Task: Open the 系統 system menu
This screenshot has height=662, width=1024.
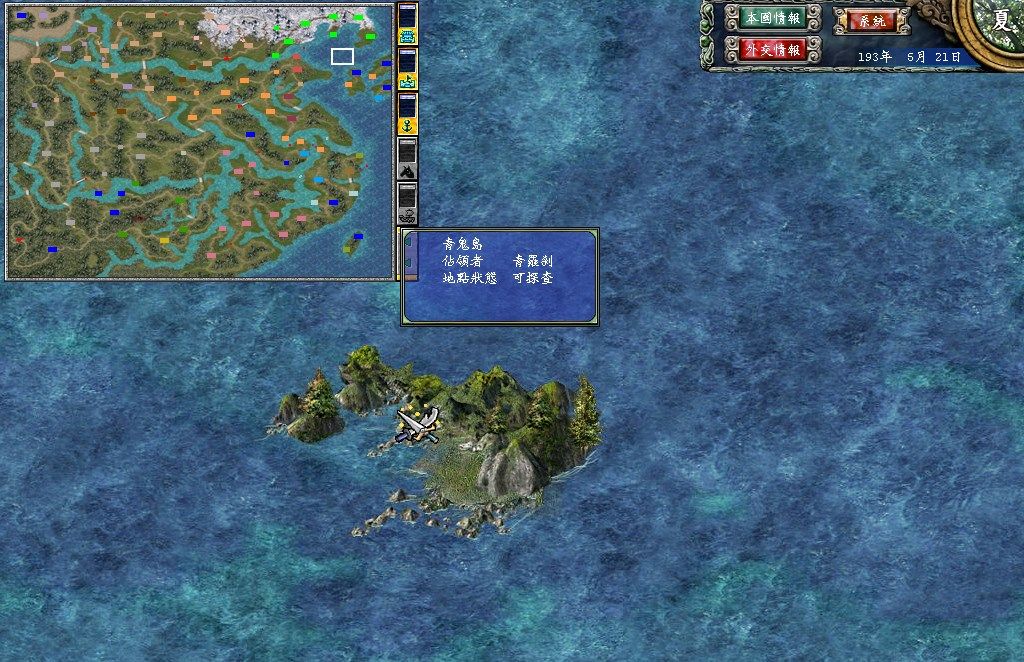Action: [x=872, y=20]
